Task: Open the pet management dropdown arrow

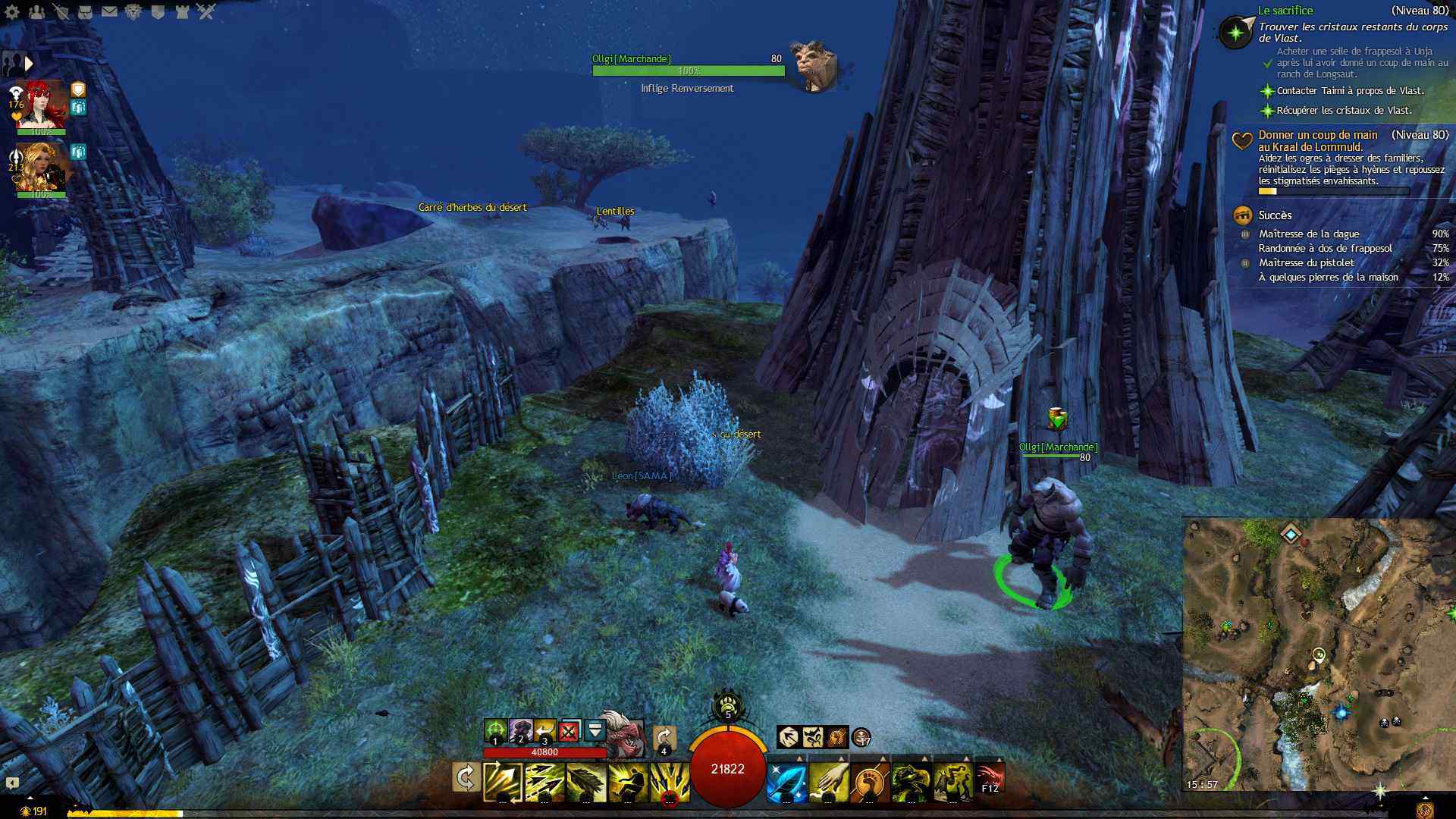Action: 595,731
